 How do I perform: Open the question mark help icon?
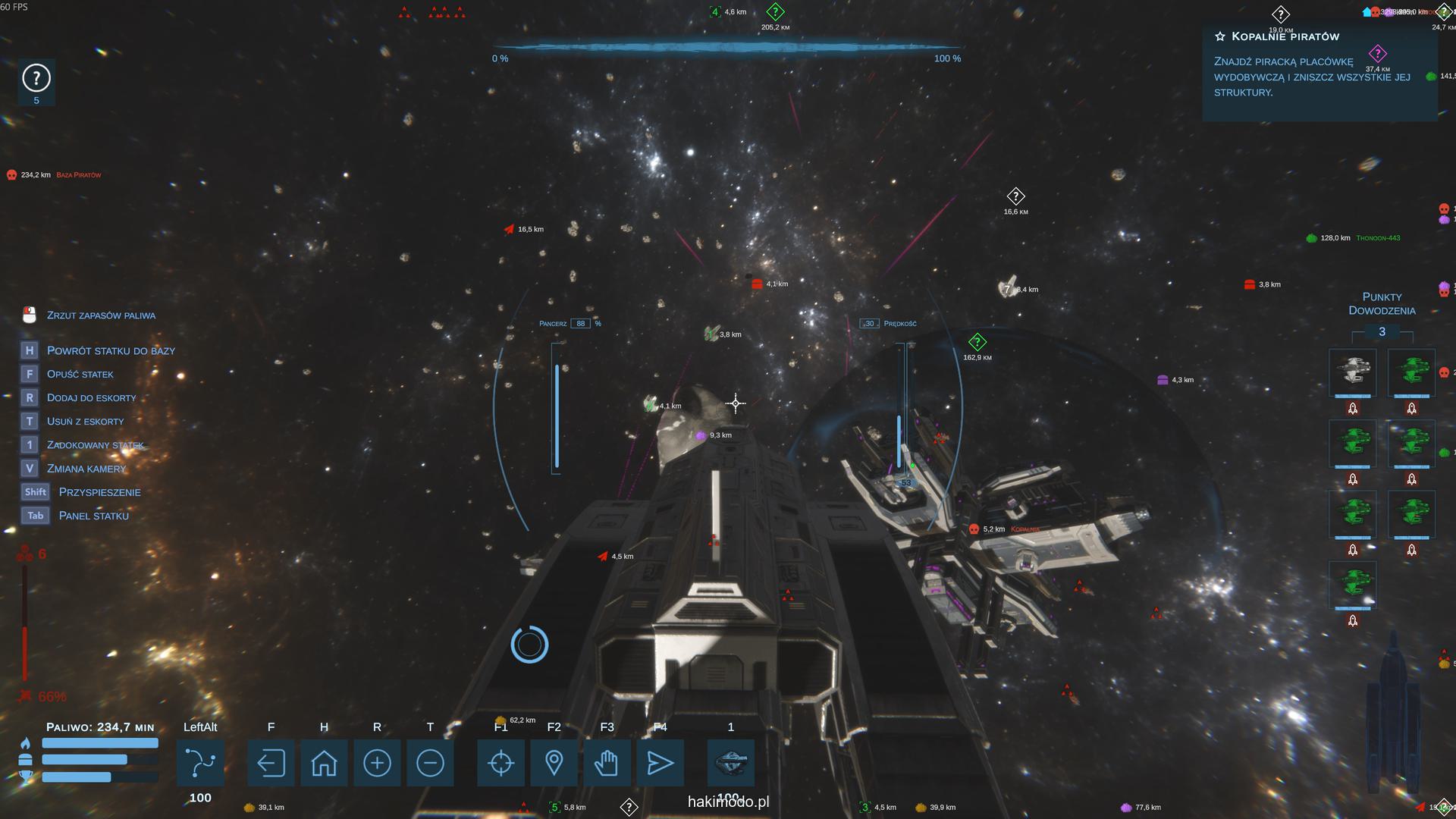36,78
